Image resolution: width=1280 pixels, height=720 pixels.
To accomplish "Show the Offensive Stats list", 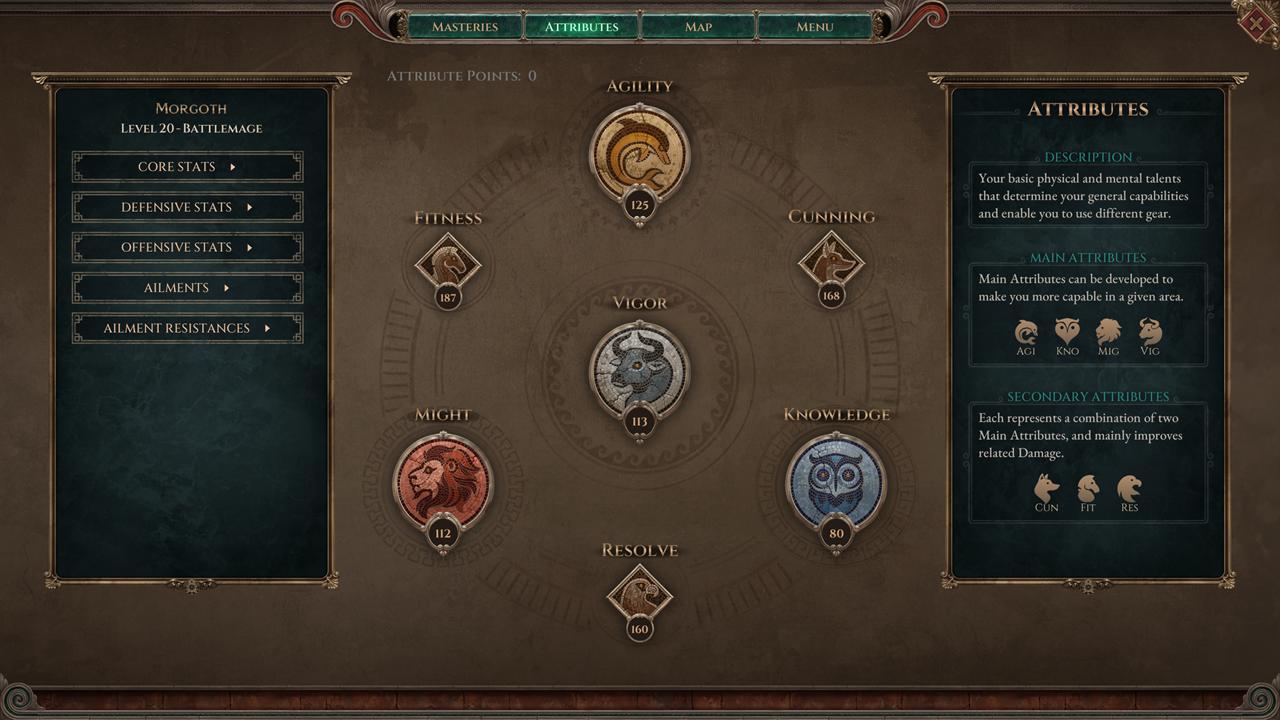I will pyautogui.click(x=187, y=247).
